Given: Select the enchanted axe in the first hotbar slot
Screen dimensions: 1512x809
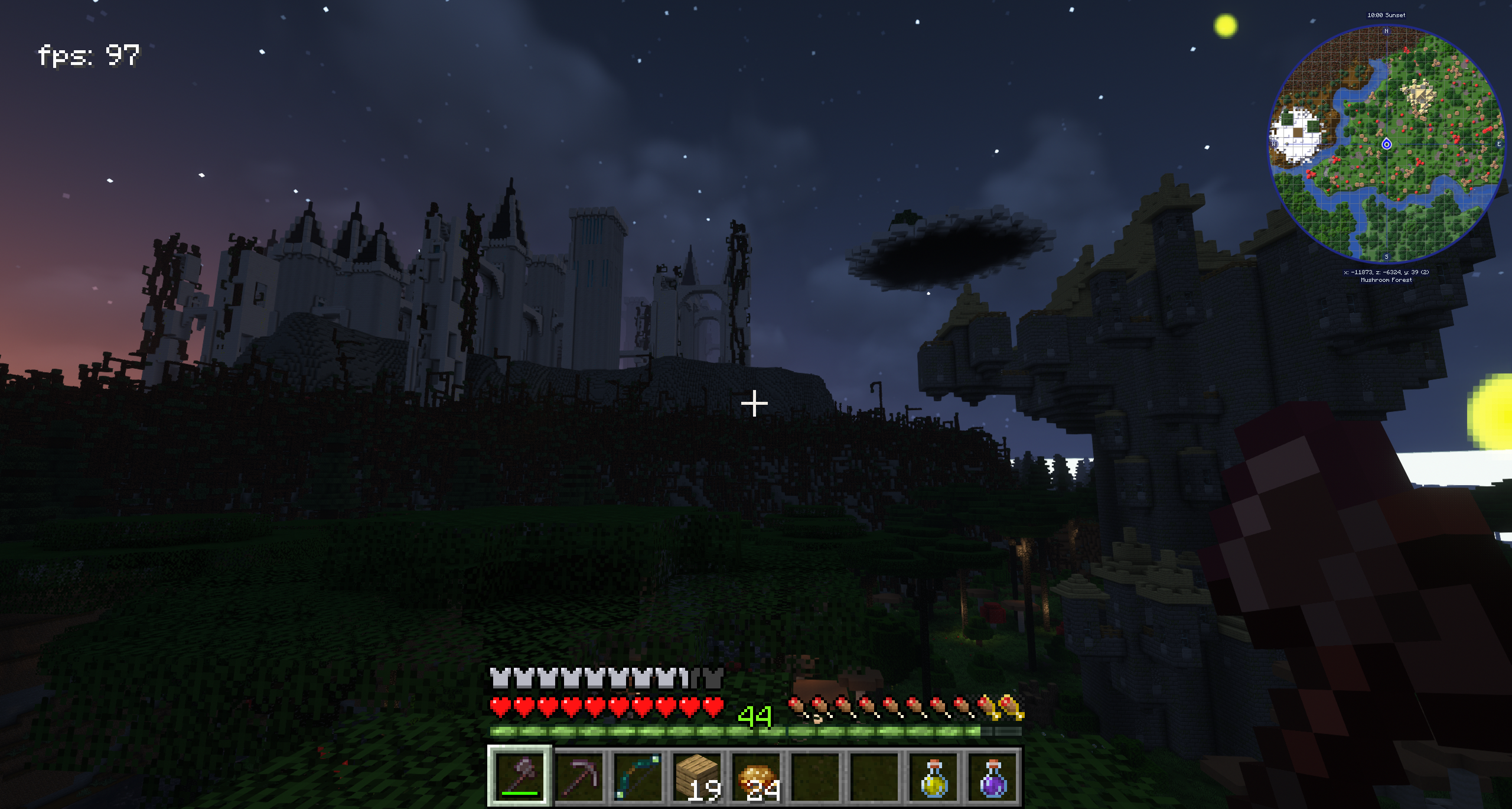Looking at the screenshot, I should 520,776.
